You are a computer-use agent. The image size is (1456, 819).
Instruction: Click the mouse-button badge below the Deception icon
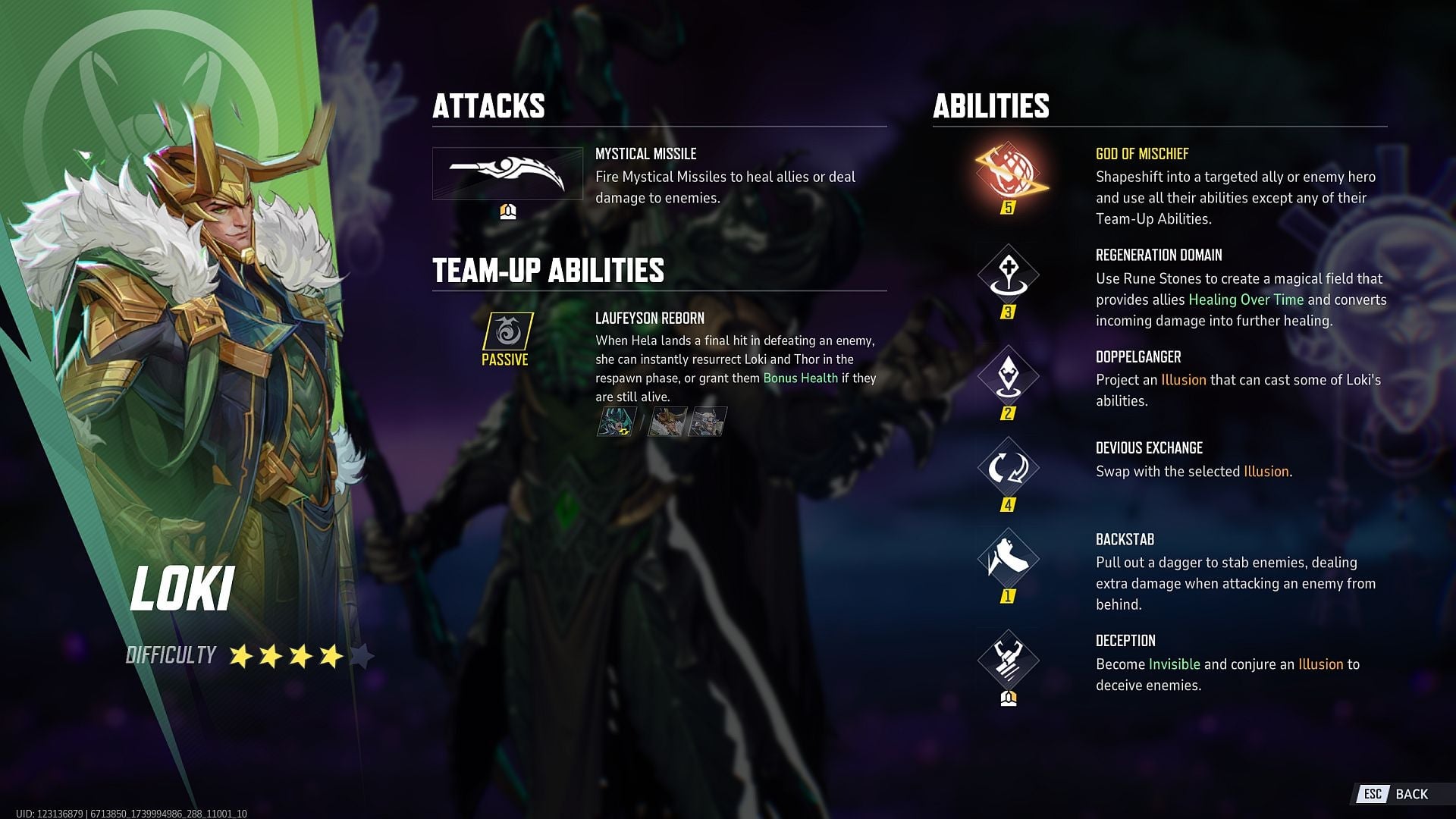[1010, 700]
